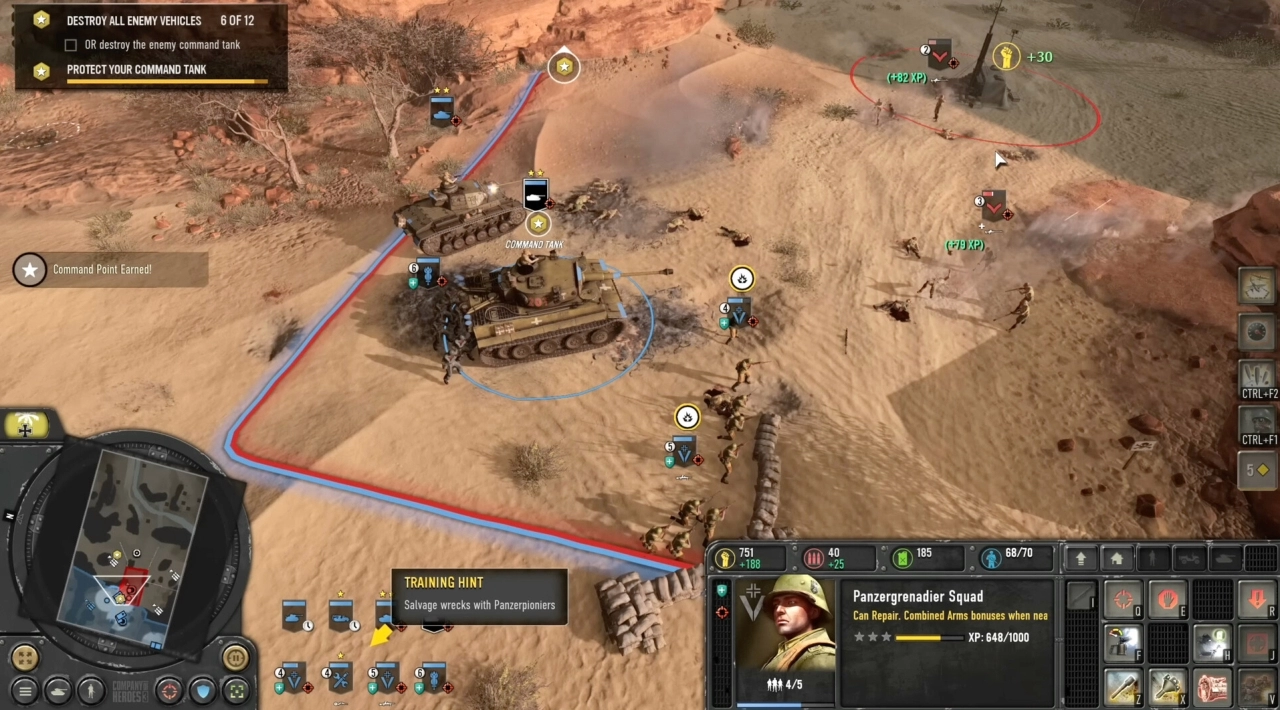Activate the red crosshair attack command

click(1123, 600)
